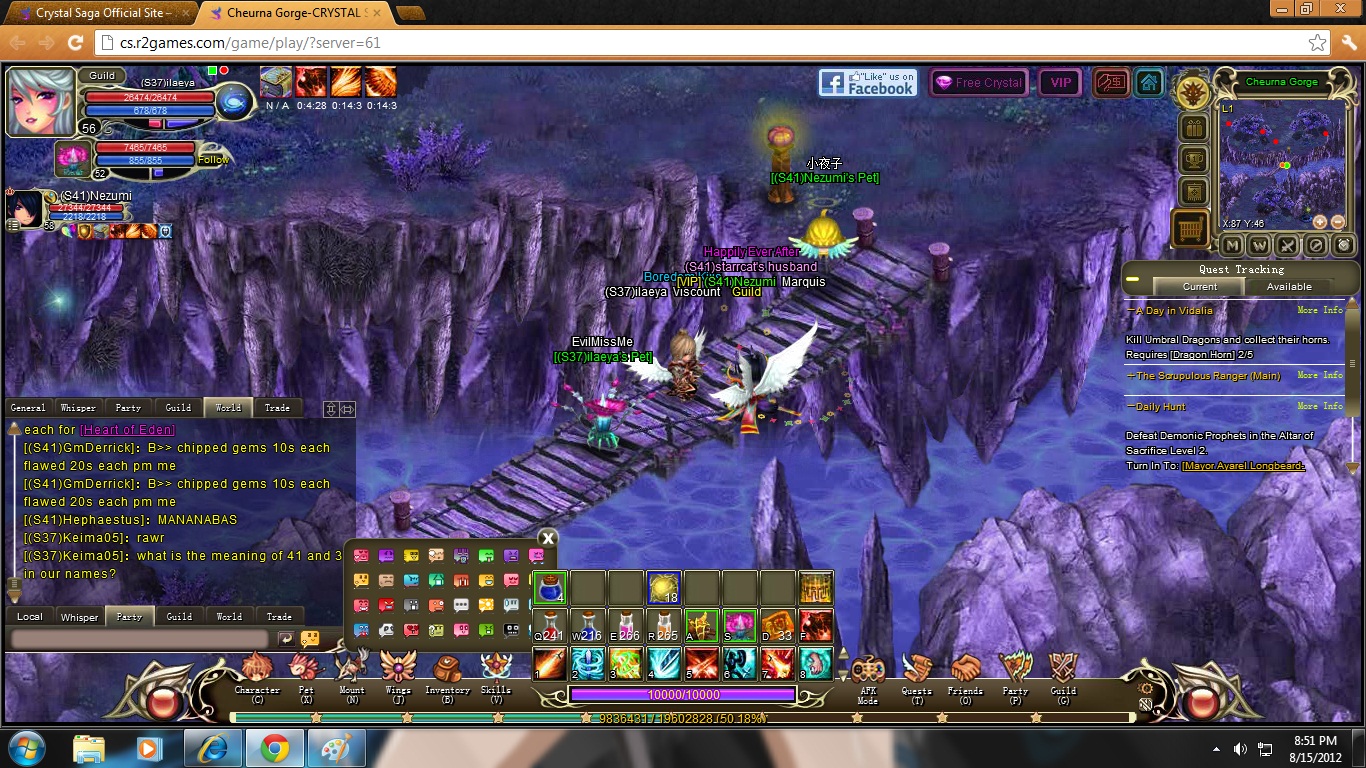1366x768 pixels.
Task: Open the Wings menu
Action: [398, 671]
